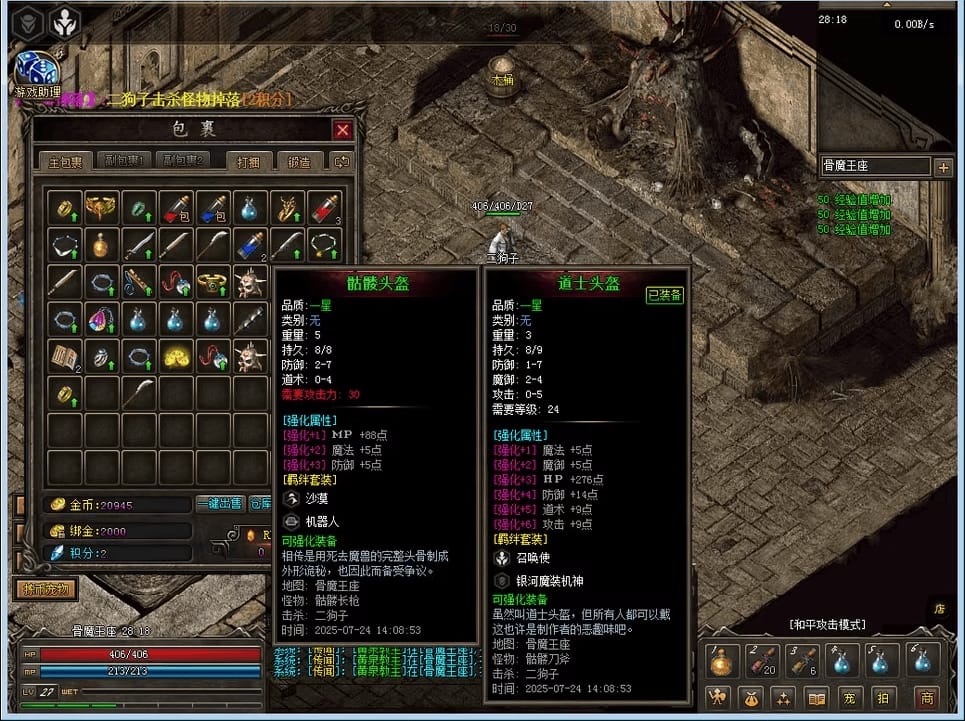Click the 宠 pet button
The image size is (965, 721).
coord(851,698)
